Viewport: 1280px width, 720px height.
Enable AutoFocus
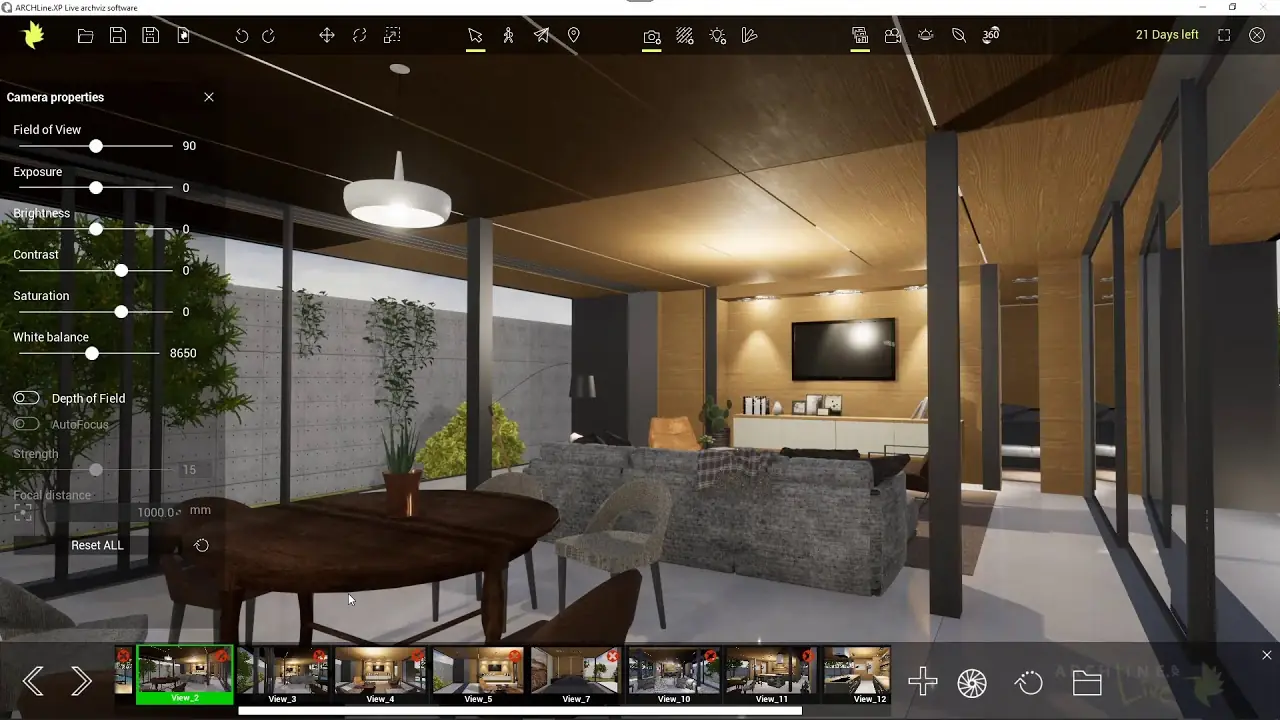(26, 423)
